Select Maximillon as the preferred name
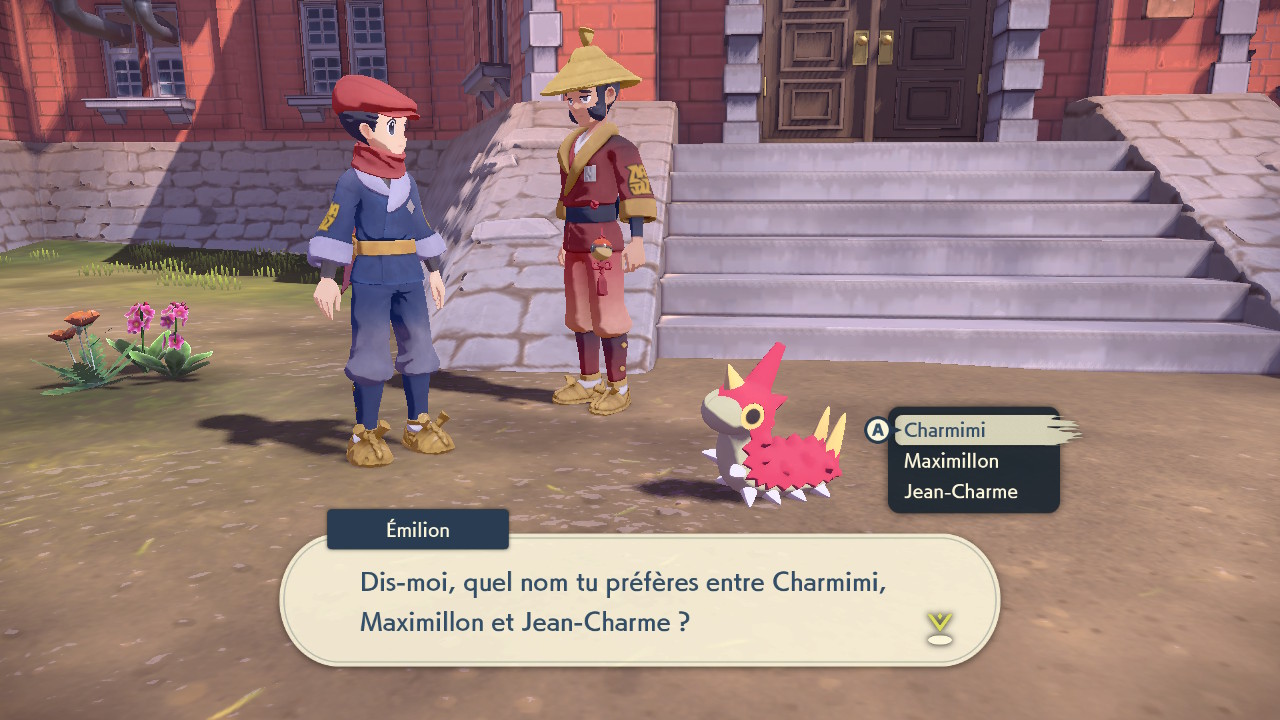Viewport: 1280px width, 720px height. pos(951,461)
